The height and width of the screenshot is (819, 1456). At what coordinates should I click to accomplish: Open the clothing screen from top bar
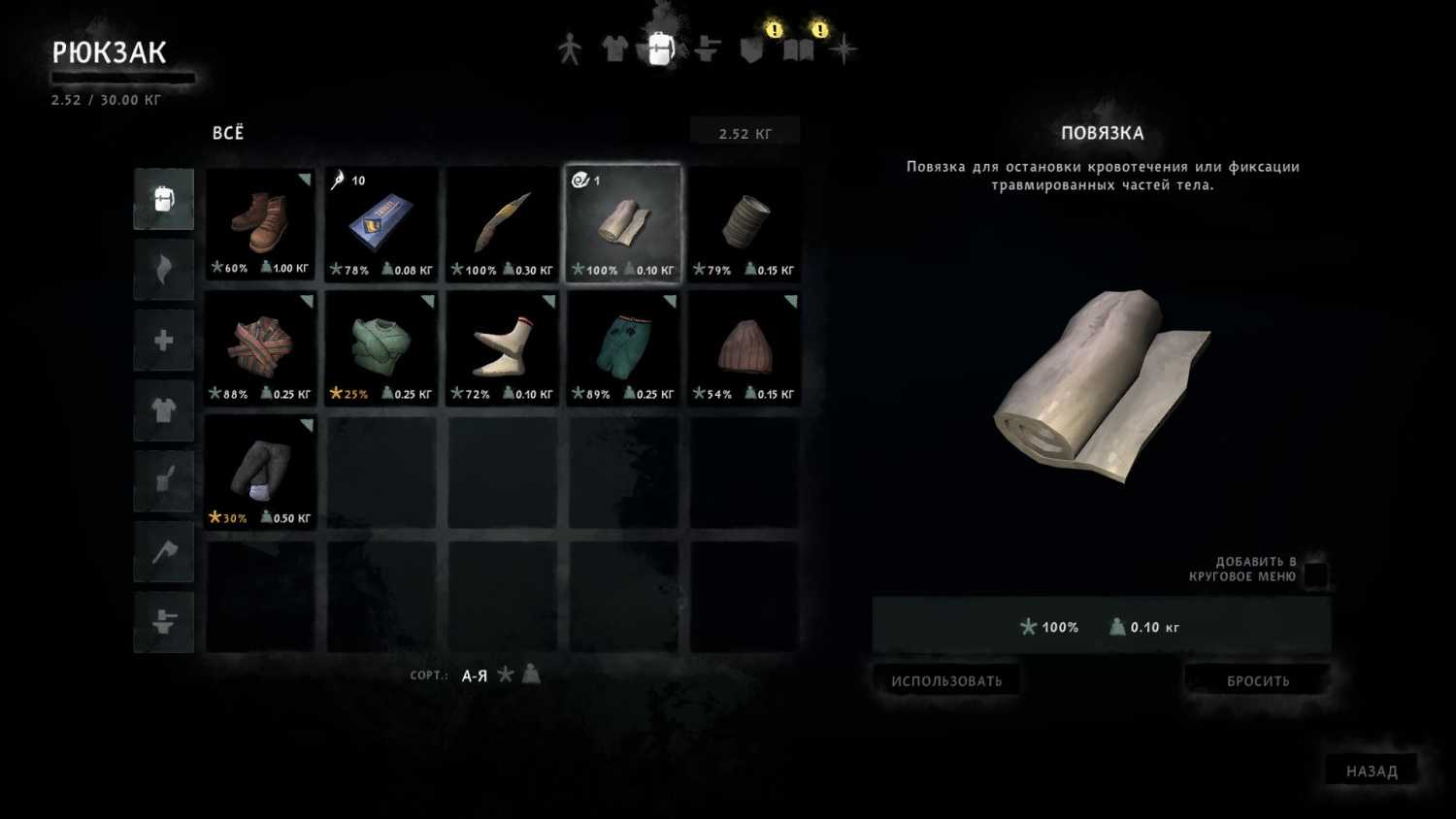[614, 49]
